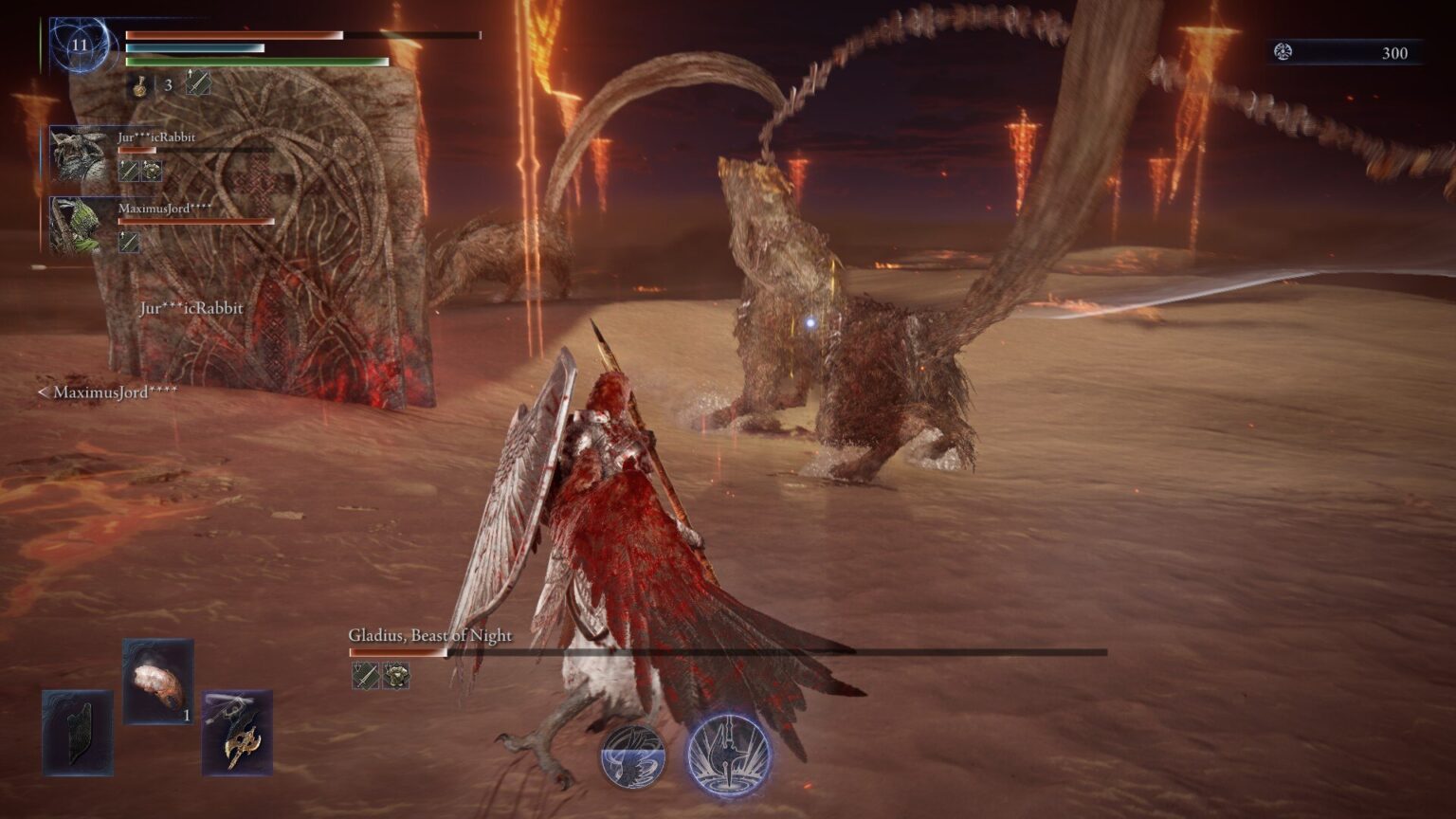Select the flask icon showing 3 charges
This screenshot has width=1456, height=819.
coord(138,85)
